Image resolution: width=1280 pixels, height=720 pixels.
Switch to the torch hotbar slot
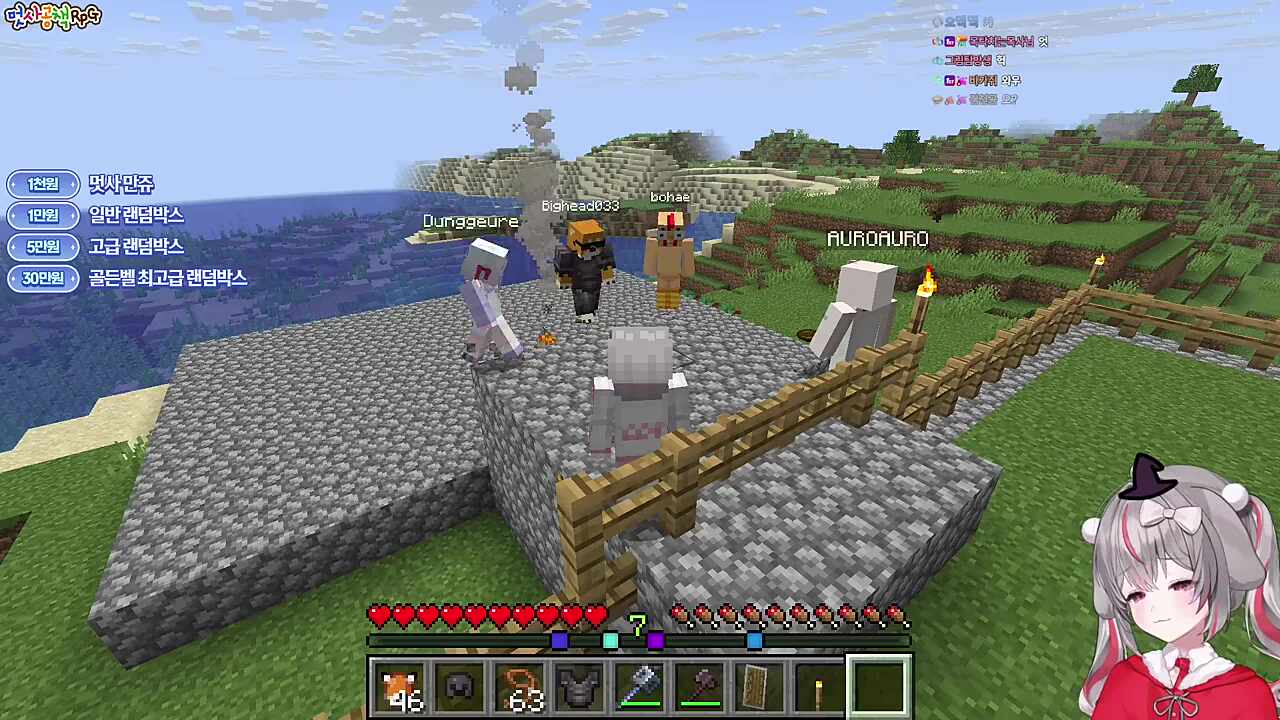coord(820,687)
